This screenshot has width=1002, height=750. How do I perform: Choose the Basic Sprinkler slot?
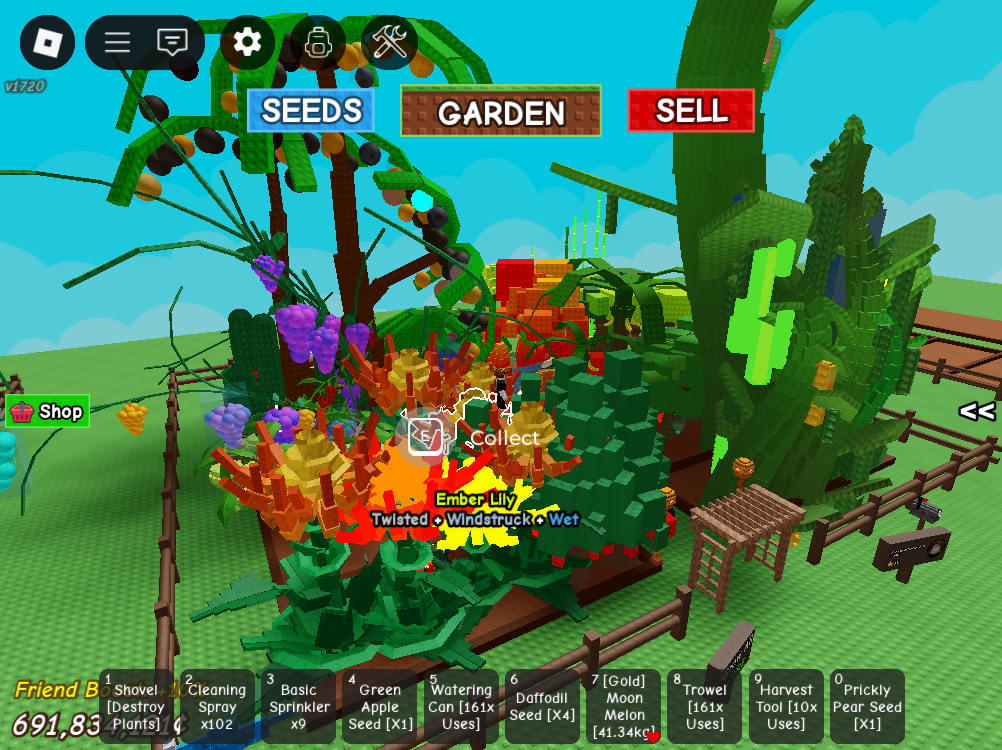(x=298, y=707)
